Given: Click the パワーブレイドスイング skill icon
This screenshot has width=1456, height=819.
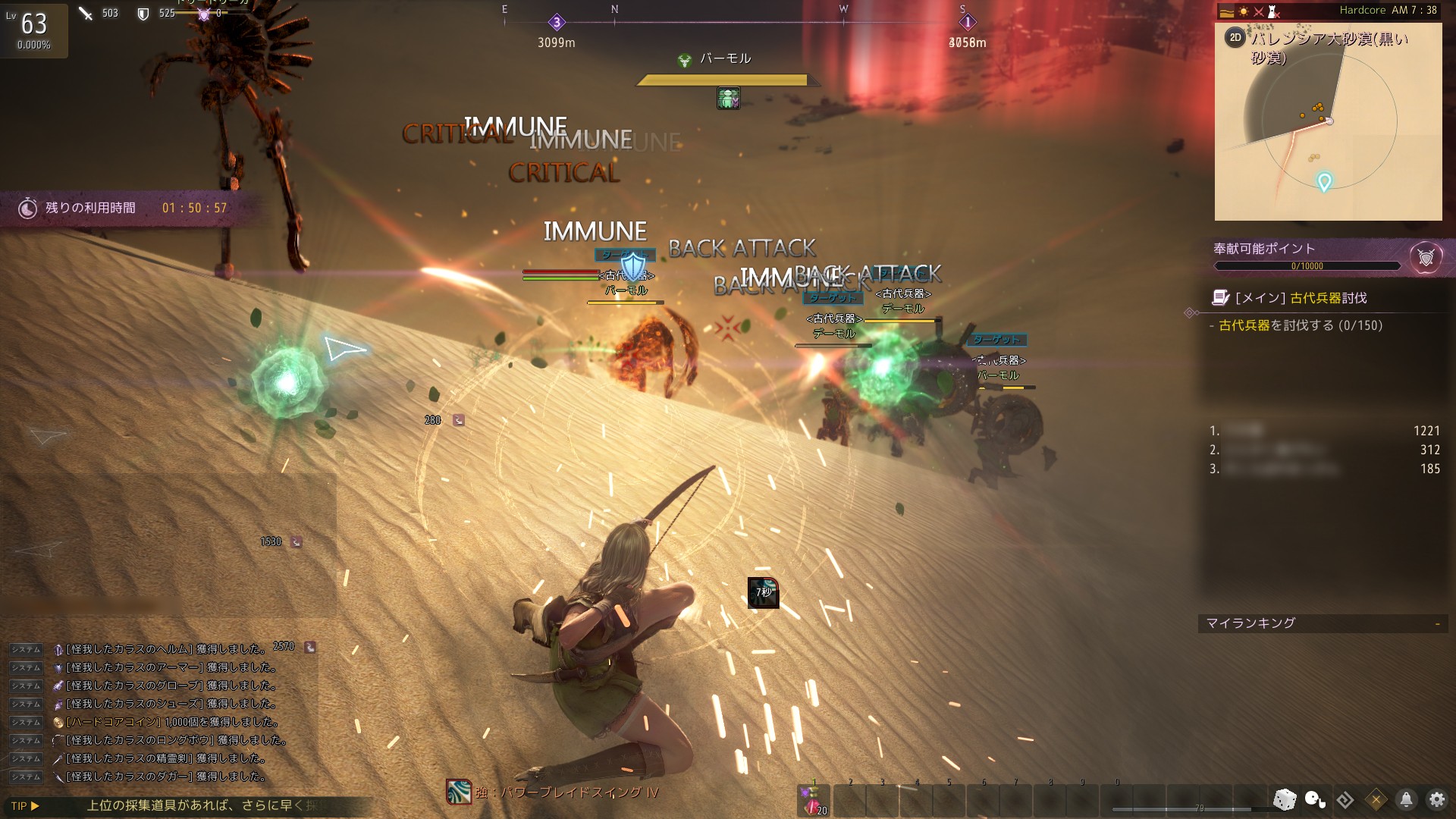Looking at the screenshot, I should coord(459,792).
